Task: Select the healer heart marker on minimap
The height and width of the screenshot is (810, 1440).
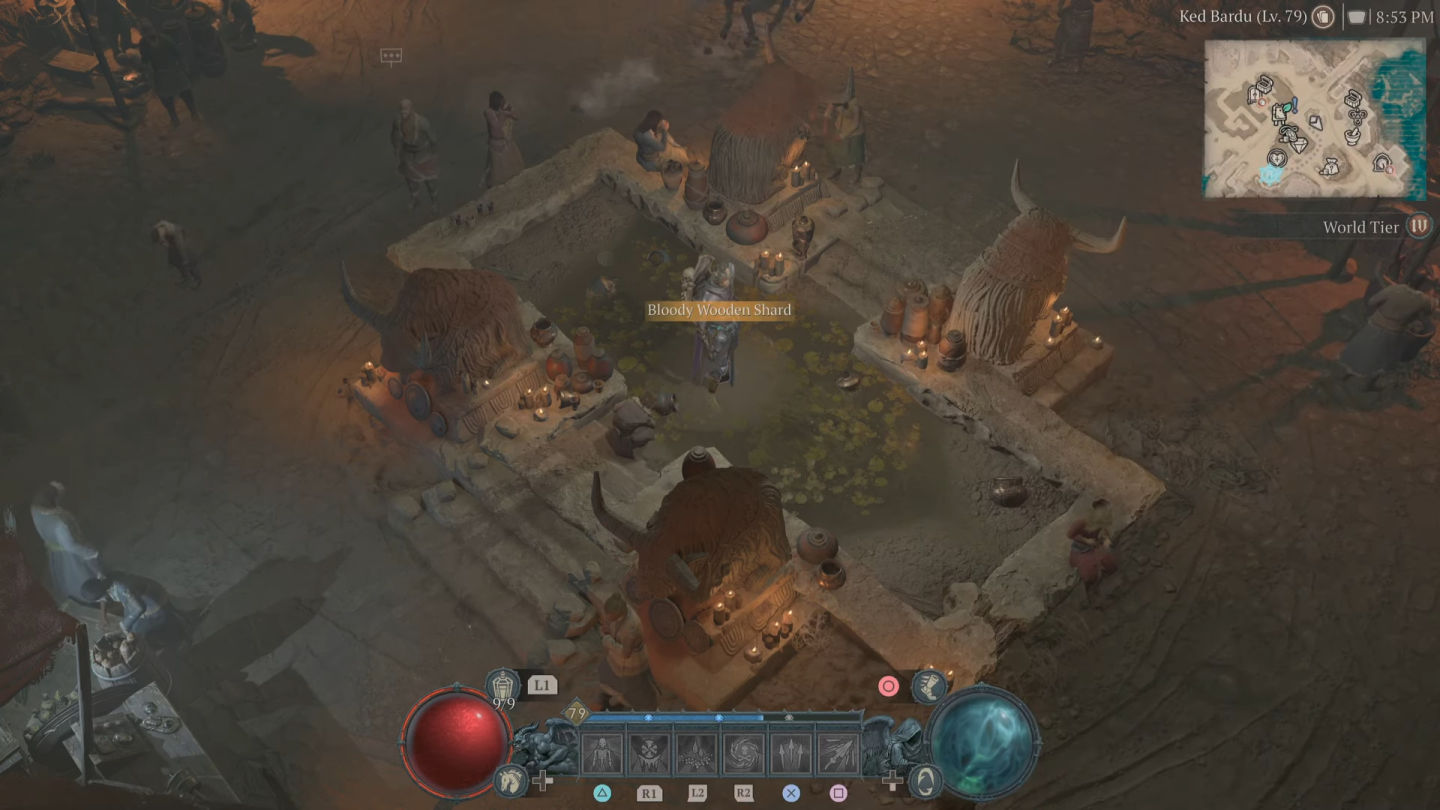Action: click(x=1276, y=158)
